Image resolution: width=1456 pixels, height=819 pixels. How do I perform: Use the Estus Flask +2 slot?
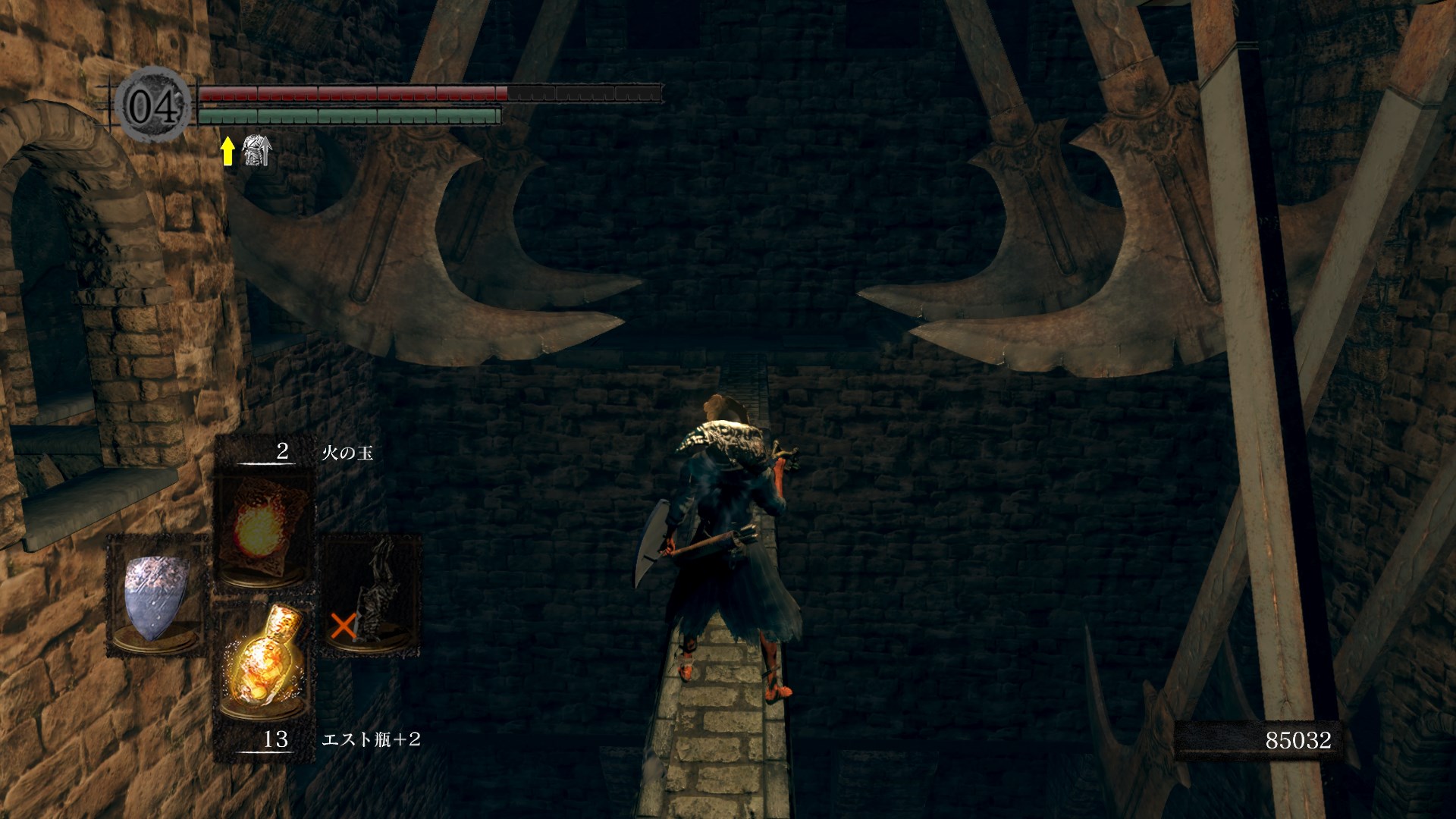point(262,667)
